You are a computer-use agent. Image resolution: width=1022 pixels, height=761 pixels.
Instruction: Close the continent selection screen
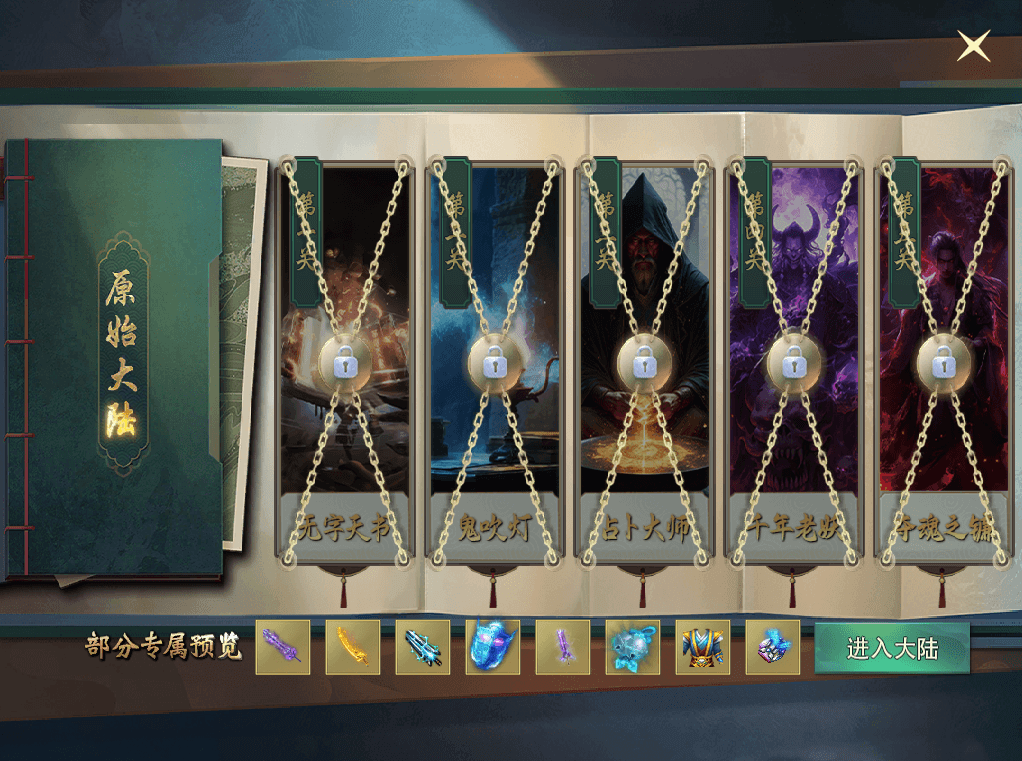973,46
